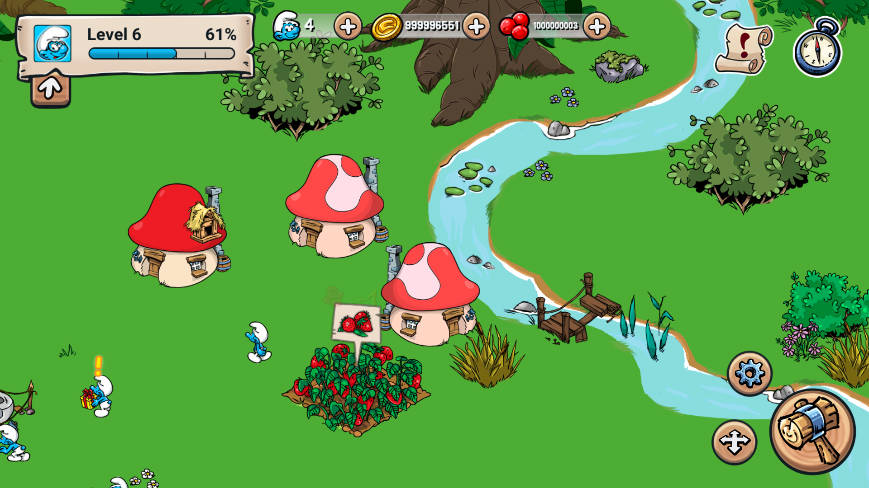Screen dimensions: 869x488
Task: Add more Smurfs with the plus button
Action: [348, 26]
